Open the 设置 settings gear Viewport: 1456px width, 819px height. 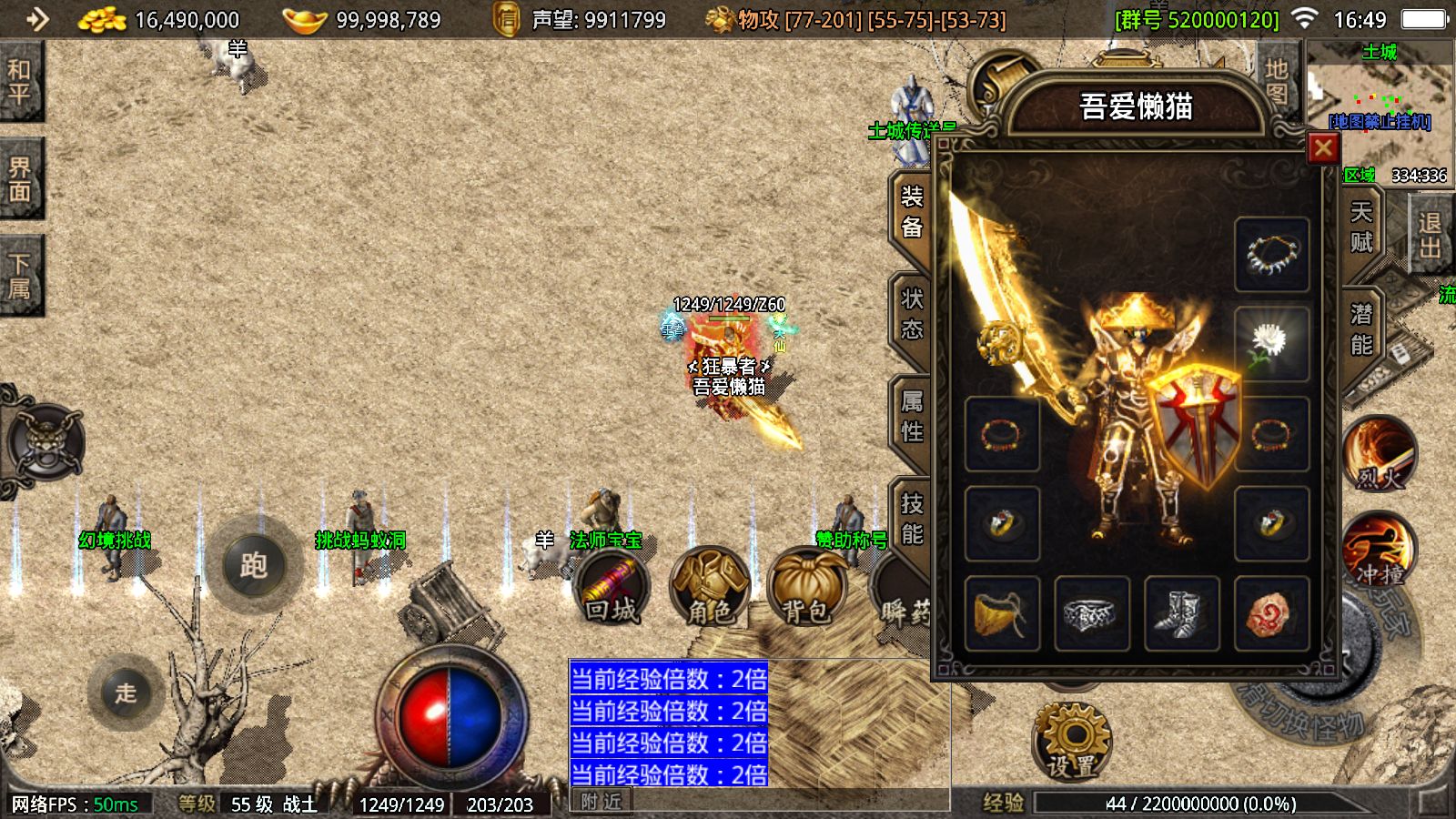pos(1073,742)
